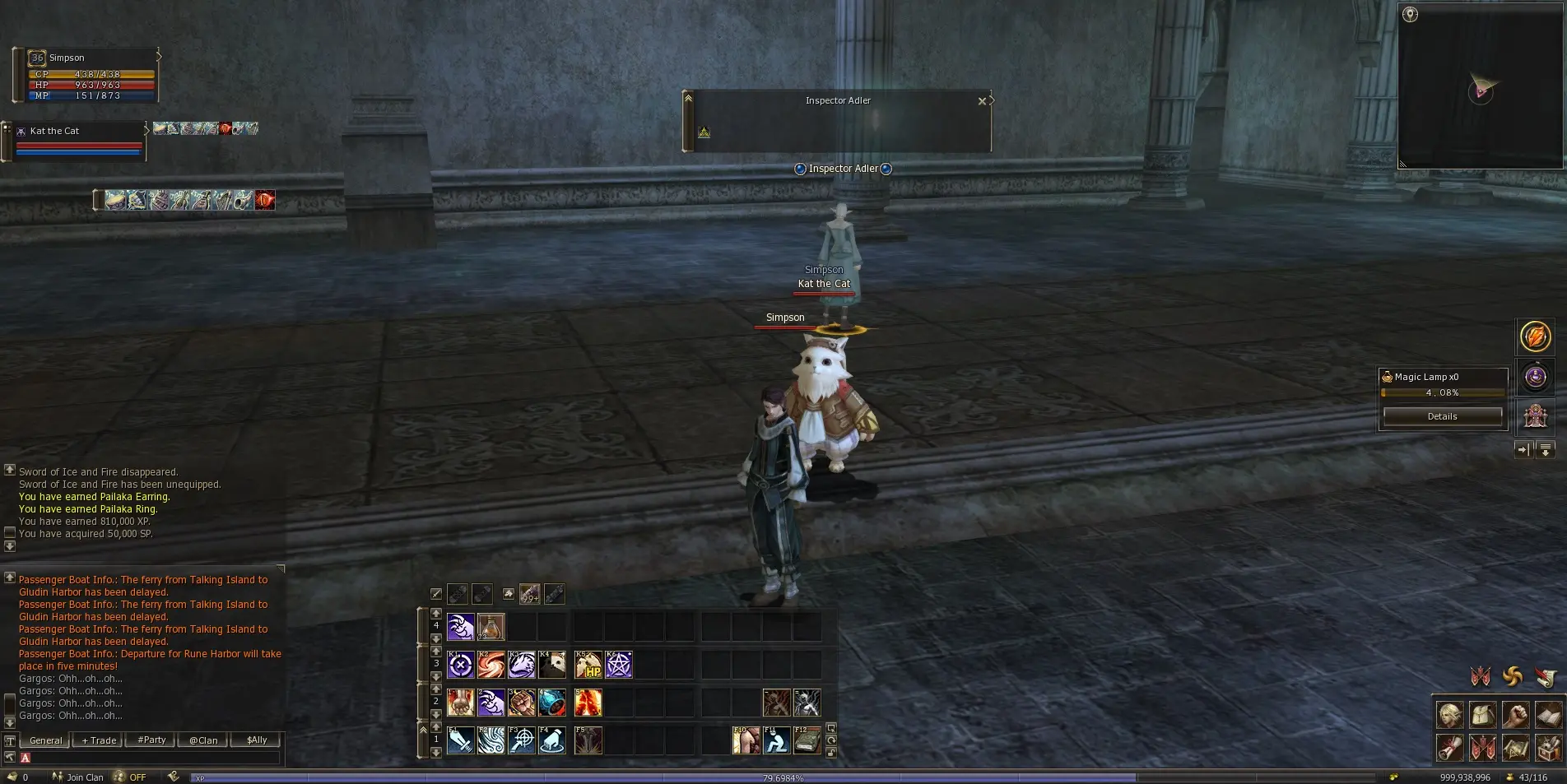Open the #Party chat tab

coord(151,740)
